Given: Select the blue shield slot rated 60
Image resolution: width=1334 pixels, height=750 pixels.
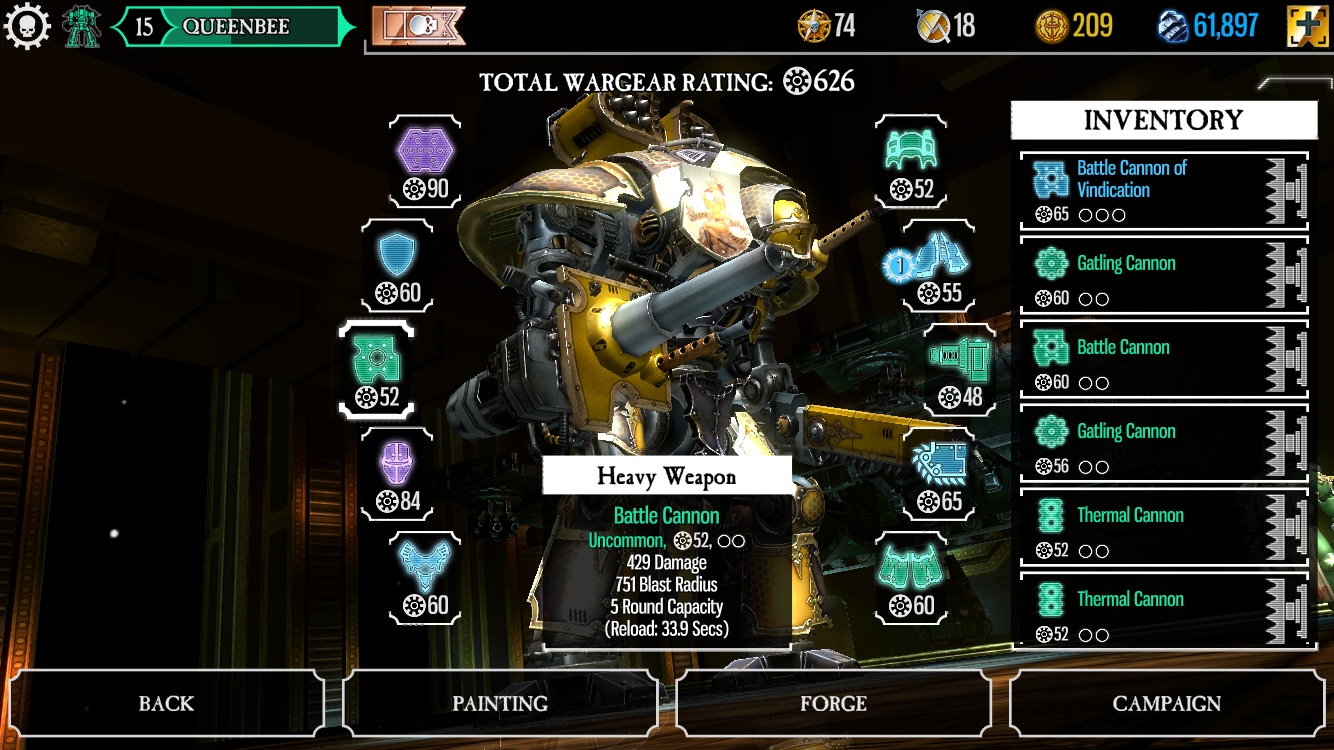Looking at the screenshot, I should (x=398, y=267).
